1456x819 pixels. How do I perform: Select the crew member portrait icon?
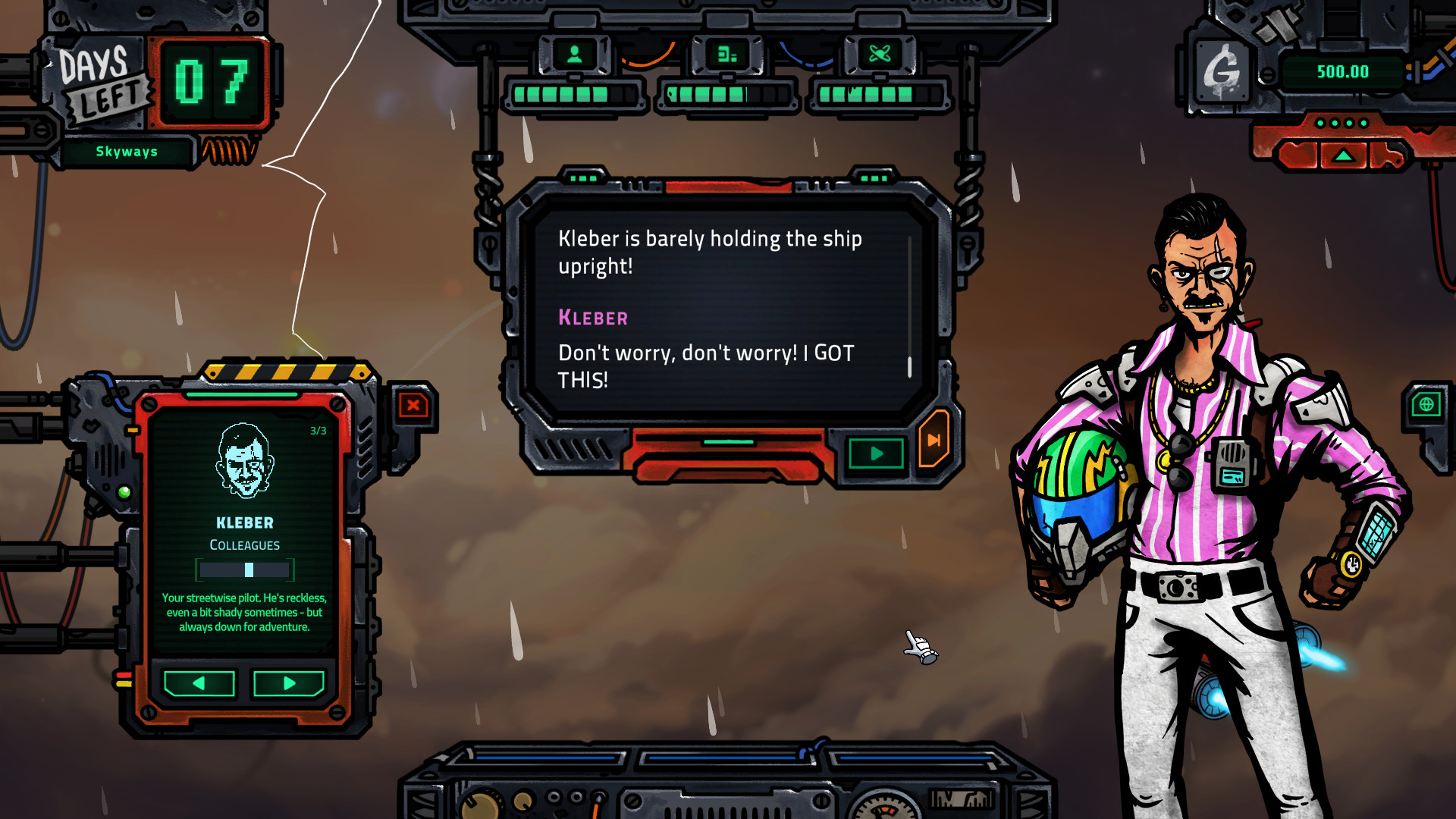pos(575,54)
